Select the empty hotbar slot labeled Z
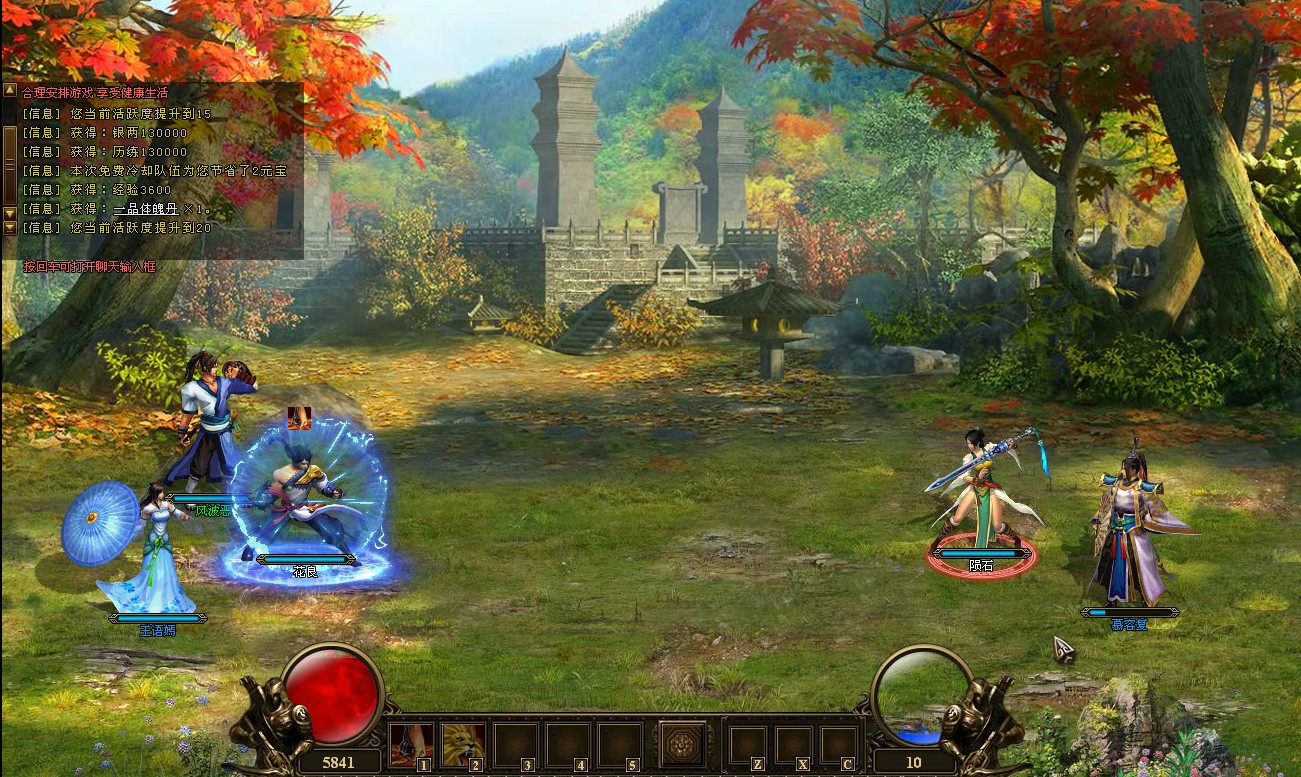The image size is (1301, 777). point(747,745)
